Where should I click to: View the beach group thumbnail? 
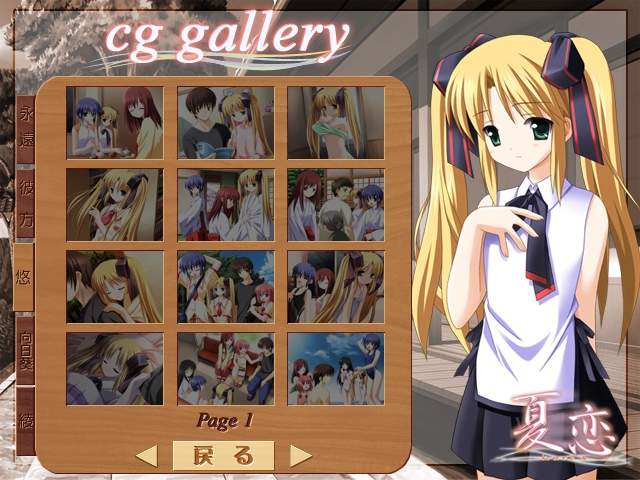click(335, 368)
